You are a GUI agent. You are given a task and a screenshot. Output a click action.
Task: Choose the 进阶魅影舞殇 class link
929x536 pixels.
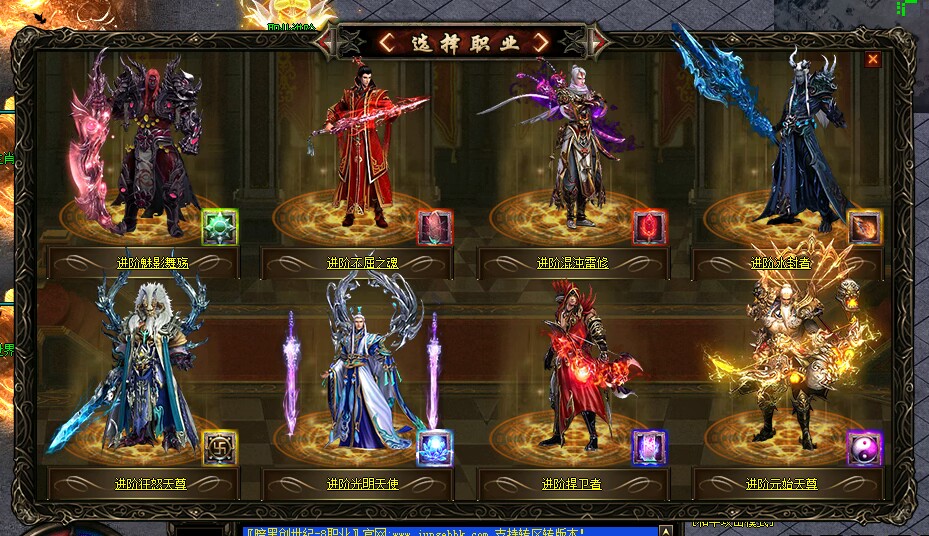pyautogui.click(x=152, y=263)
